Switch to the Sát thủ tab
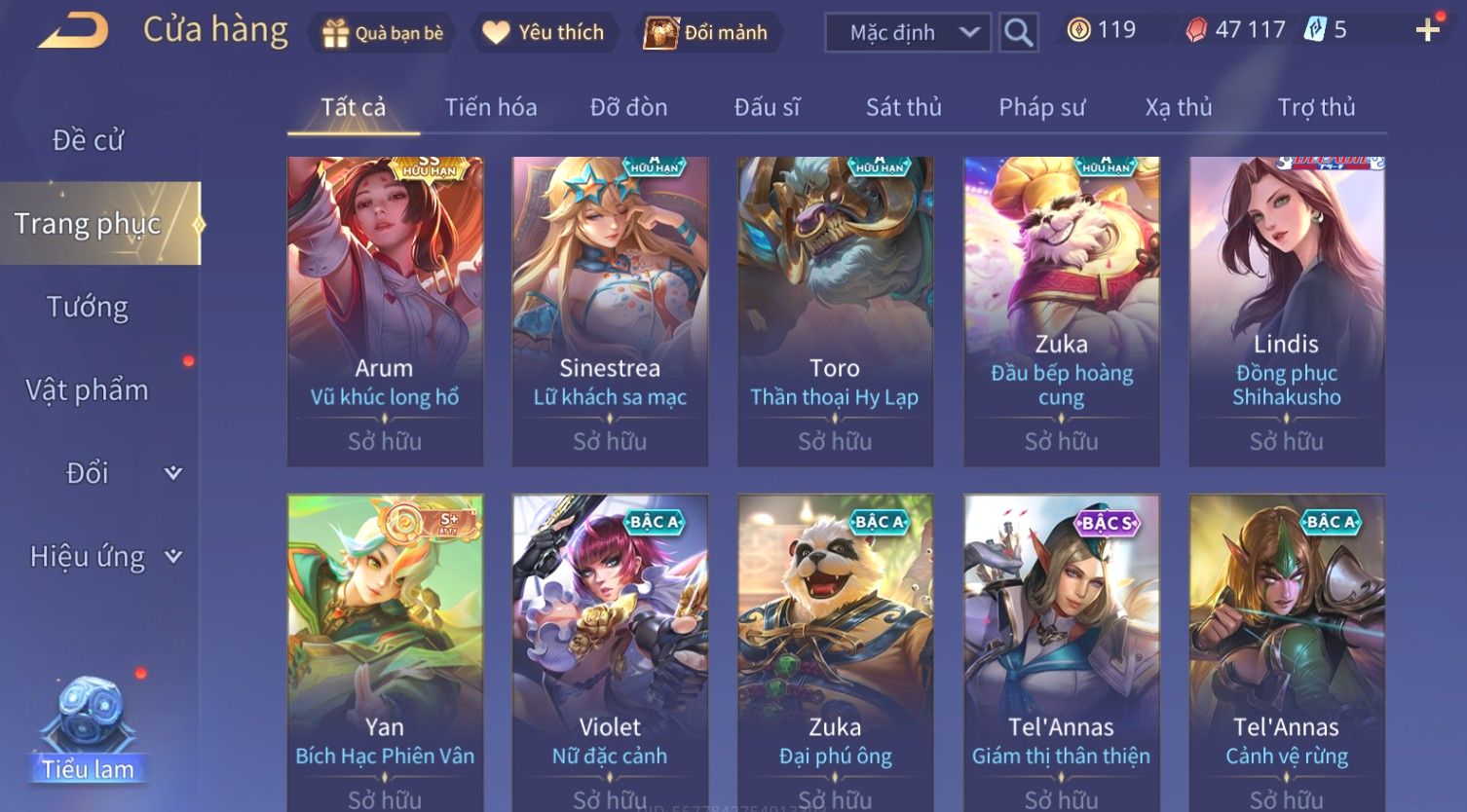The image size is (1467, 812). [x=903, y=107]
